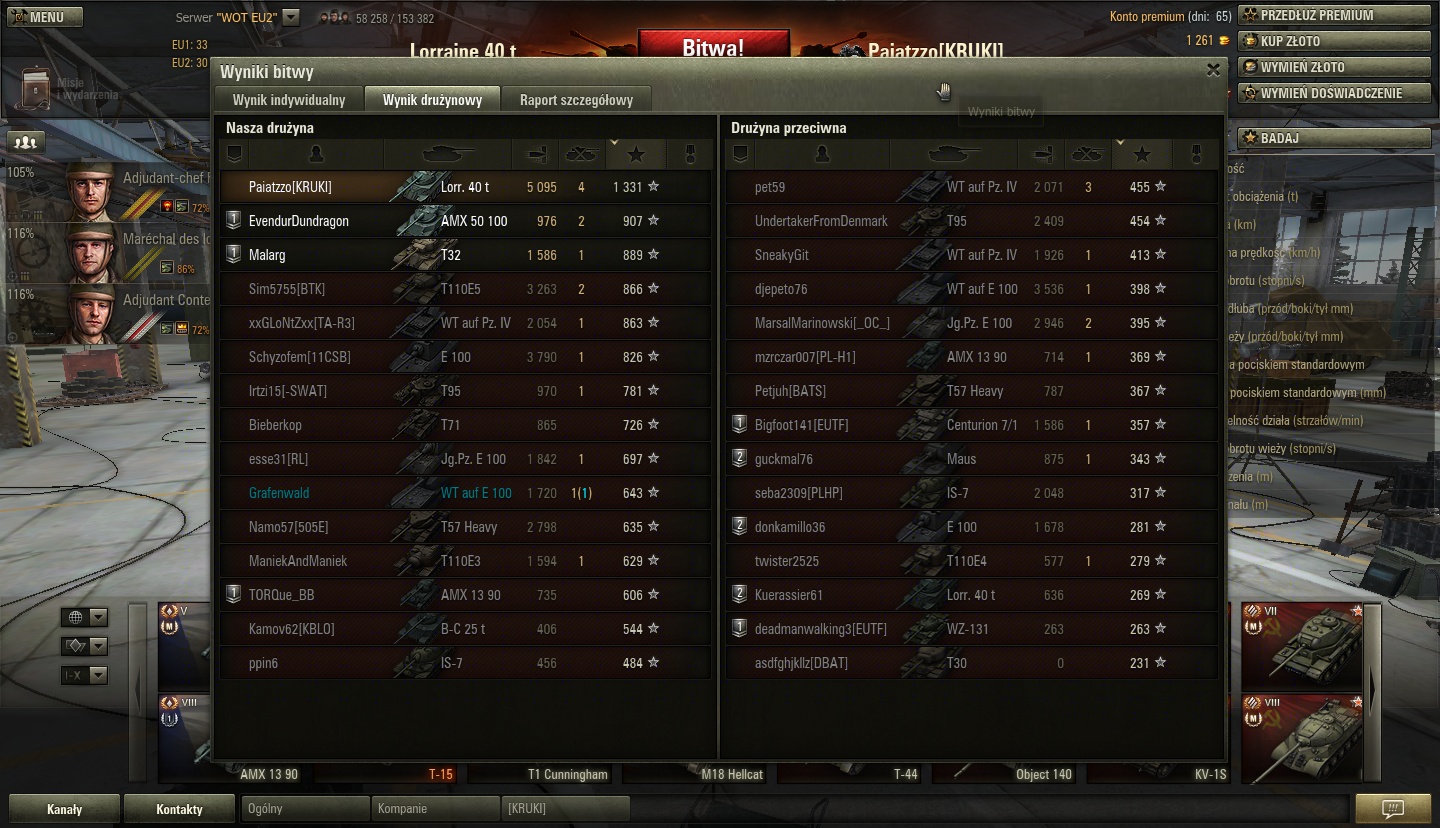Open the Kanały channels button
This screenshot has height=828, width=1440.
(x=65, y=809)
